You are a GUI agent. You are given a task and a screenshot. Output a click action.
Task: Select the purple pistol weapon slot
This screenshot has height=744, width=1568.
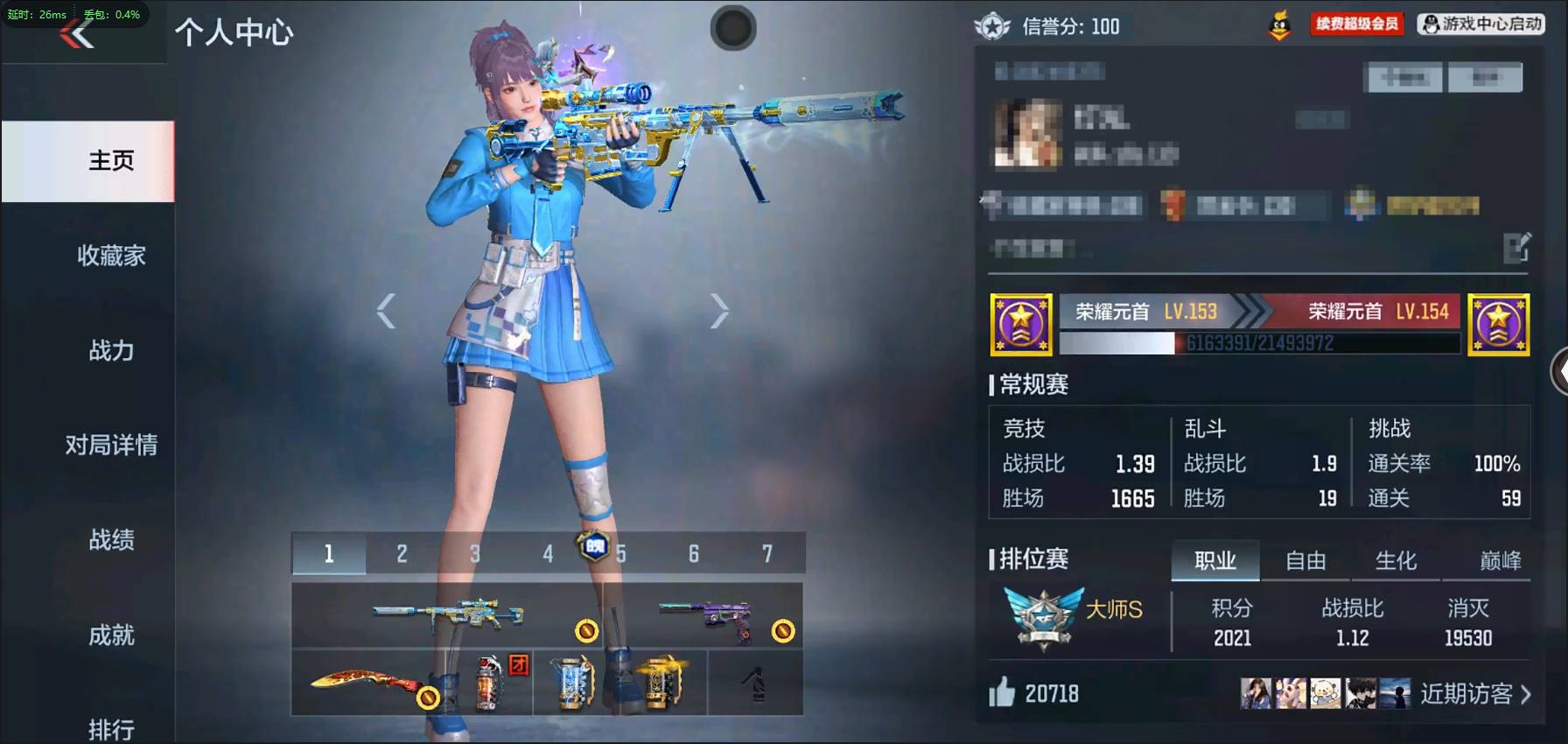[704, 614]
